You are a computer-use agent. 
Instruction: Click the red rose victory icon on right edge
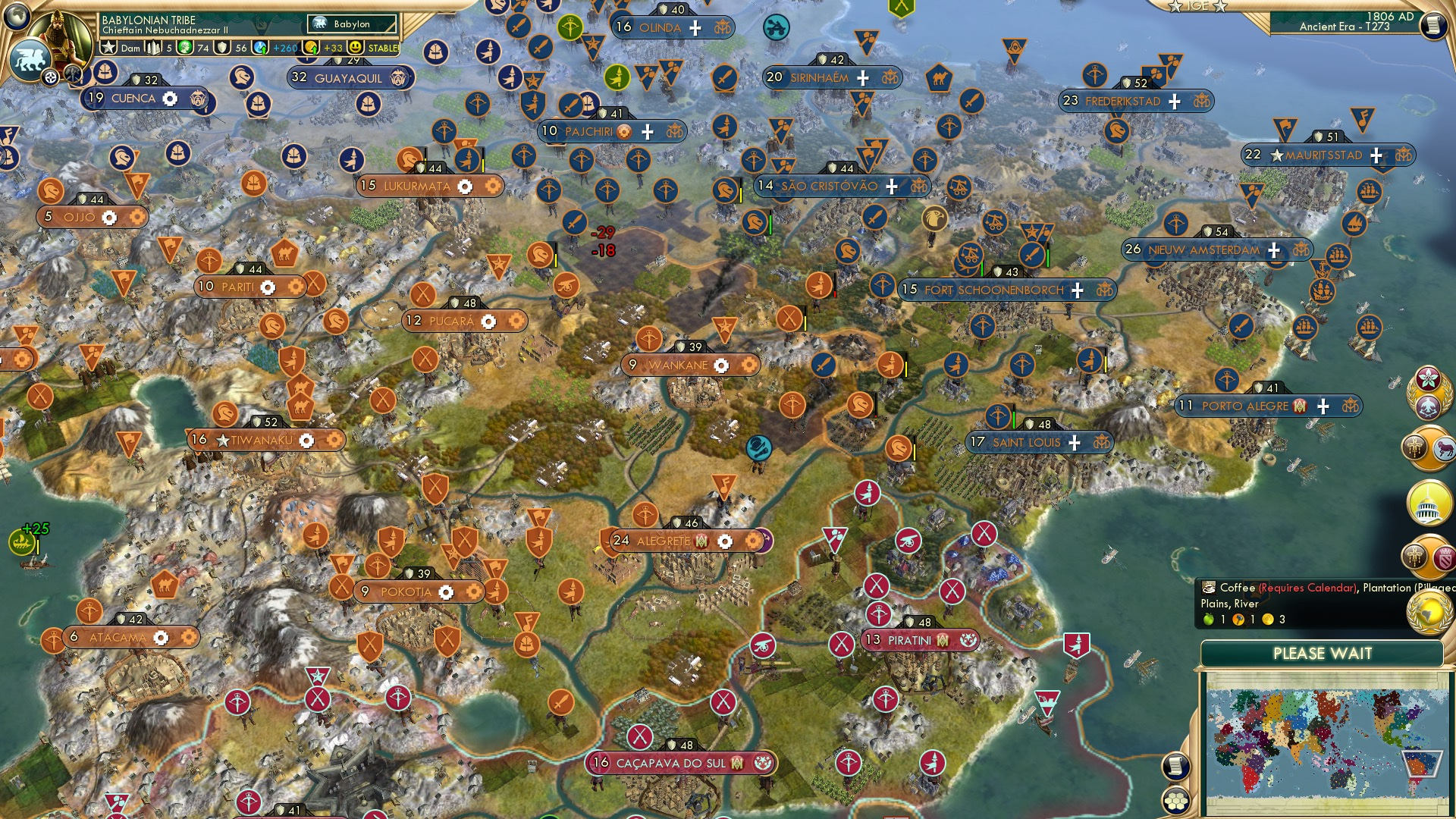[1428, 378]
